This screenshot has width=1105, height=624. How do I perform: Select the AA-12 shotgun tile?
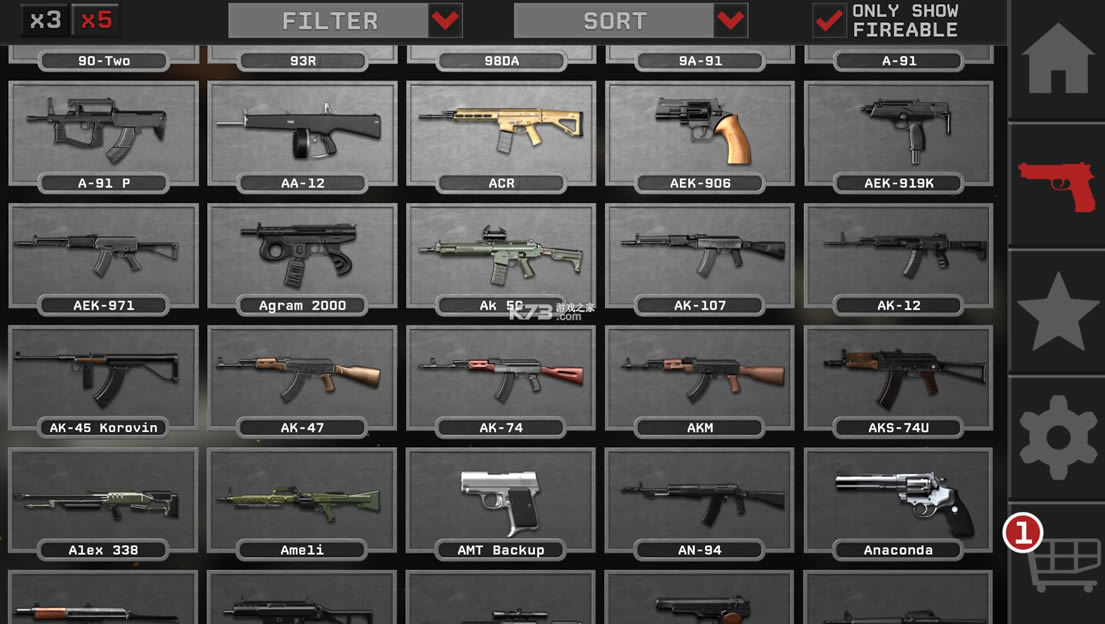point(302,134)
